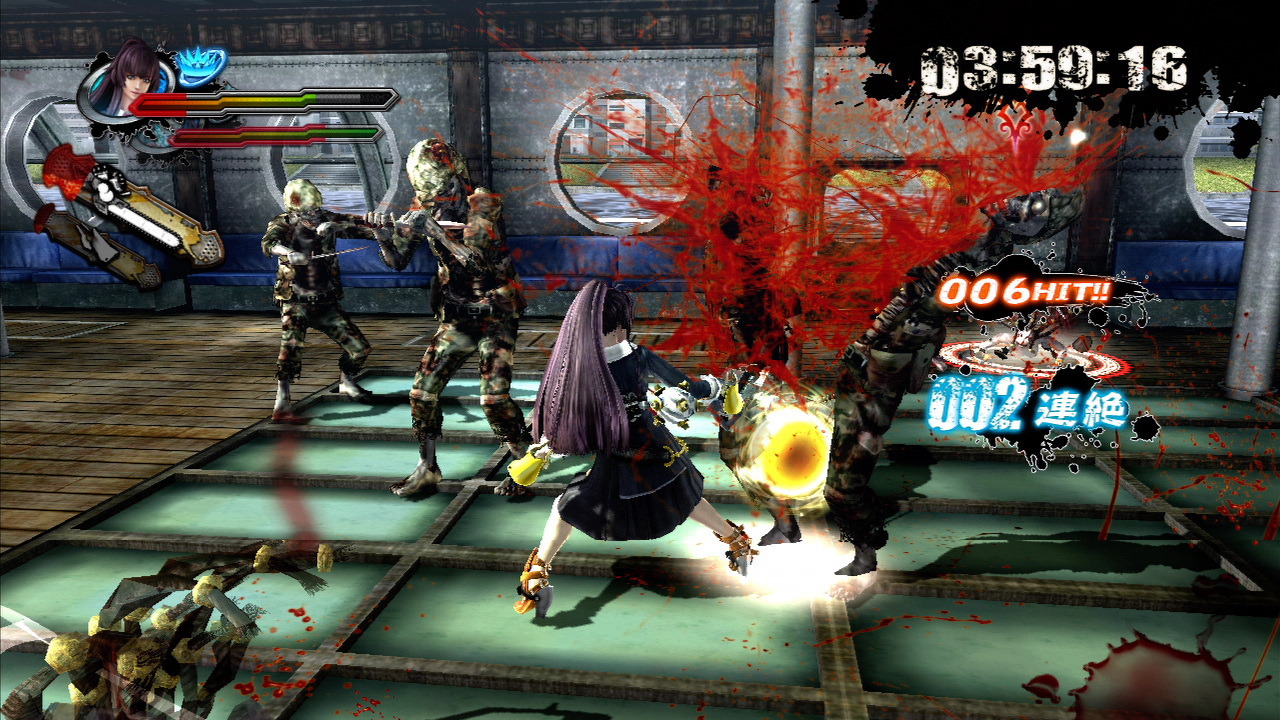Image resolution: width=1280 pixels, height=720 pixels.
Task: Select the blue flame crown icon
Action: coord(202,66)
